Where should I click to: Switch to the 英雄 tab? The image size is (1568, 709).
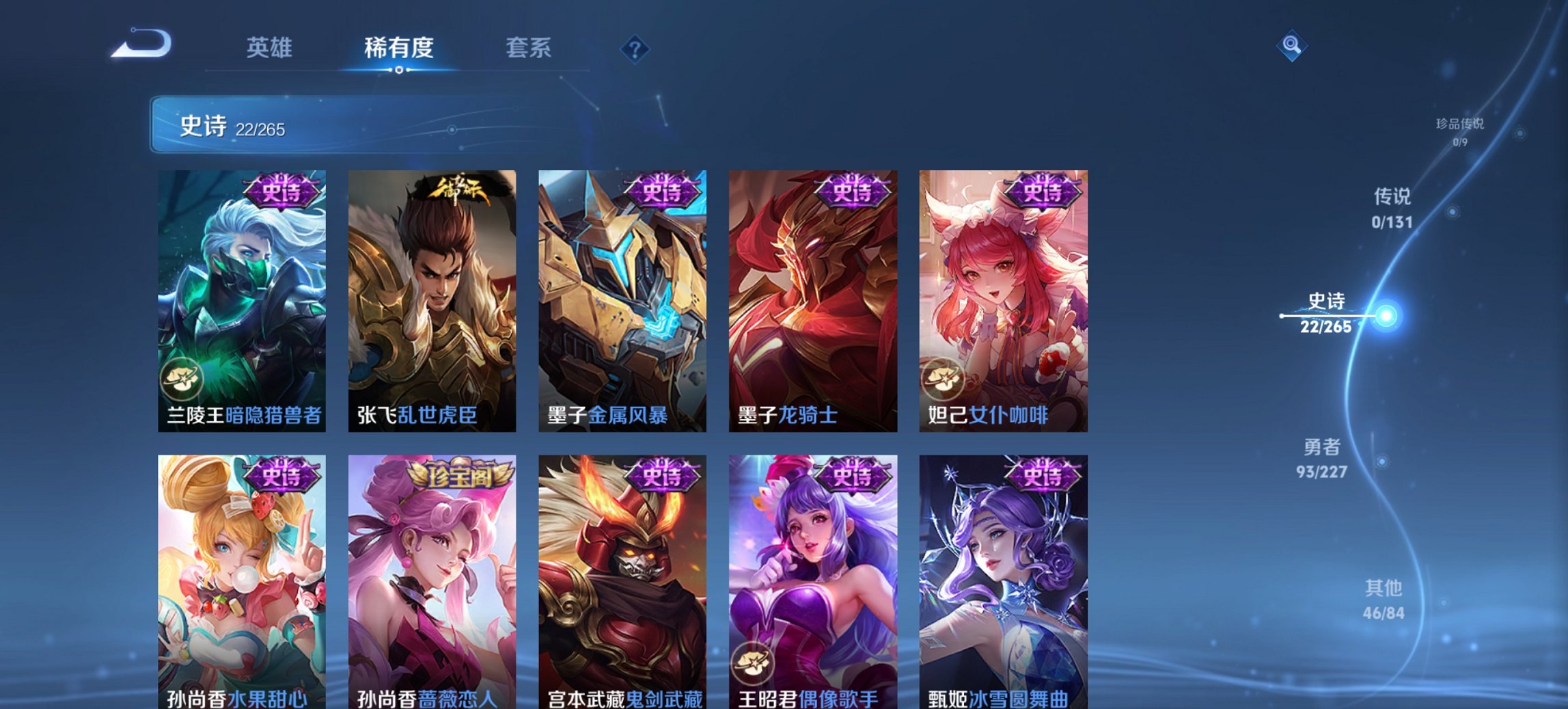tap(272, 47)
